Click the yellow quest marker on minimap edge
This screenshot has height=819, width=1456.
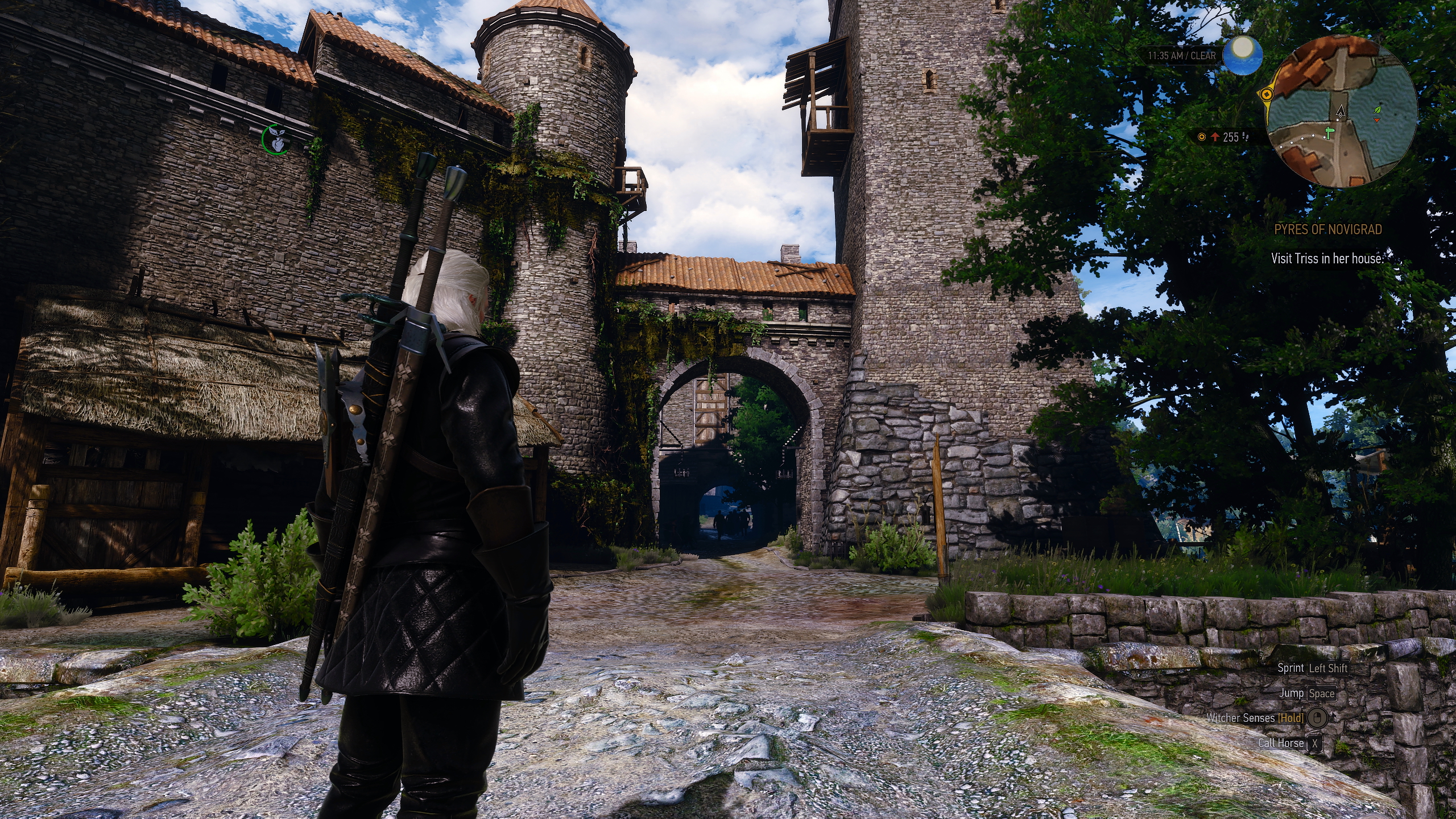[1267, 96]
